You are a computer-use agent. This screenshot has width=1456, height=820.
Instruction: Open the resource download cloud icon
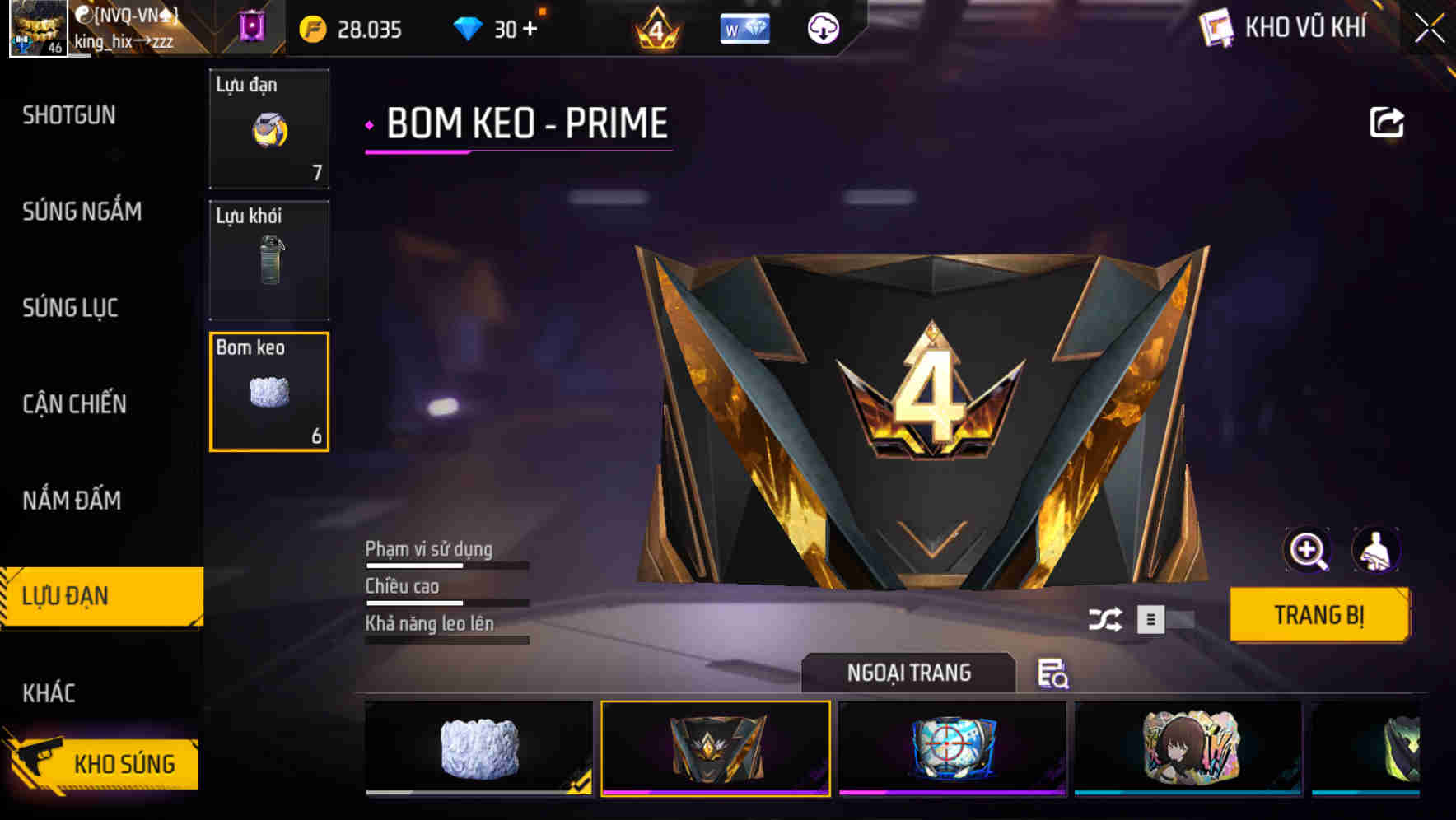click(x=823, y=29)
